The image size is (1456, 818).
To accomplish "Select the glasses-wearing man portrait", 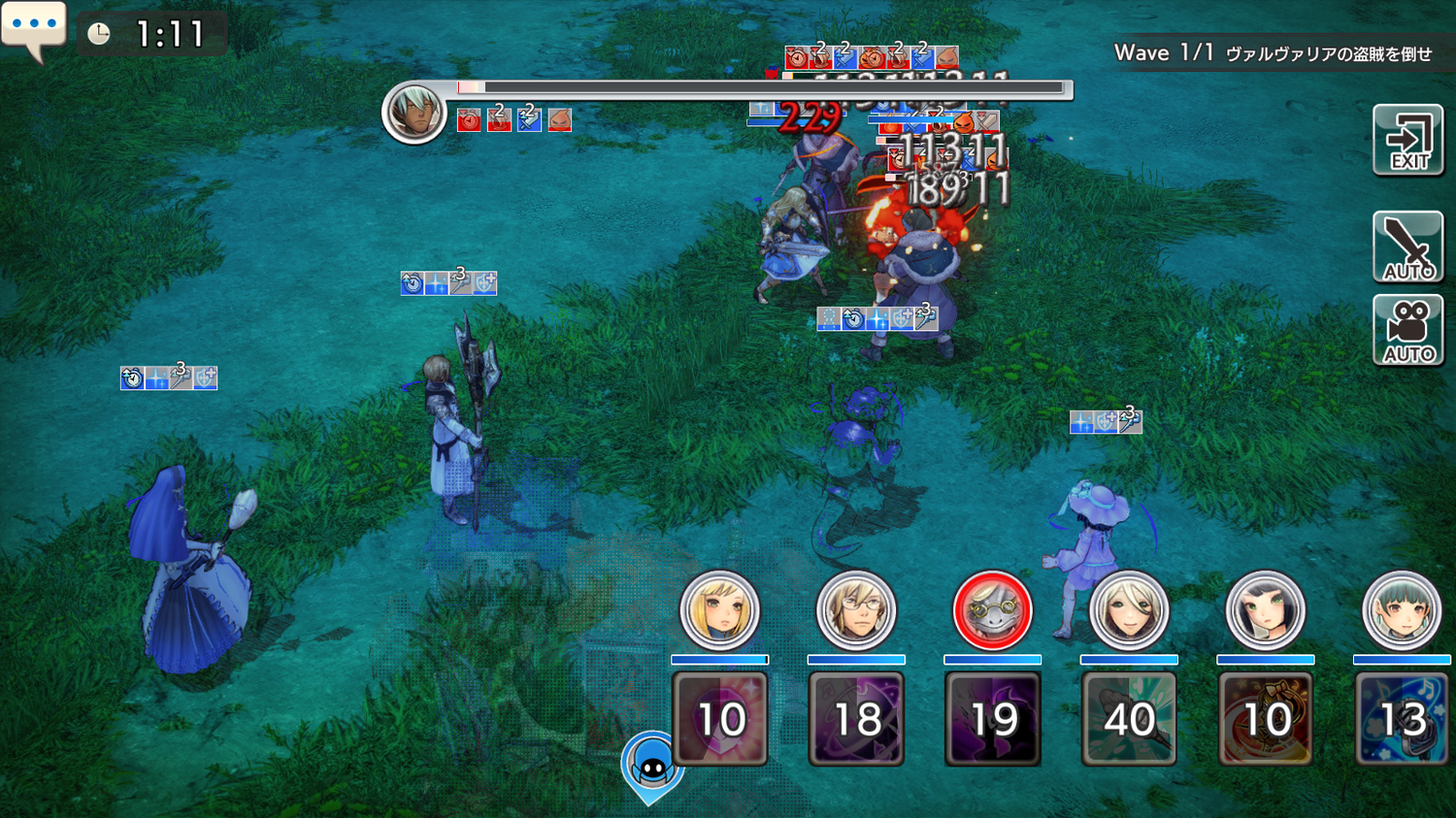I will pos(855,610).
